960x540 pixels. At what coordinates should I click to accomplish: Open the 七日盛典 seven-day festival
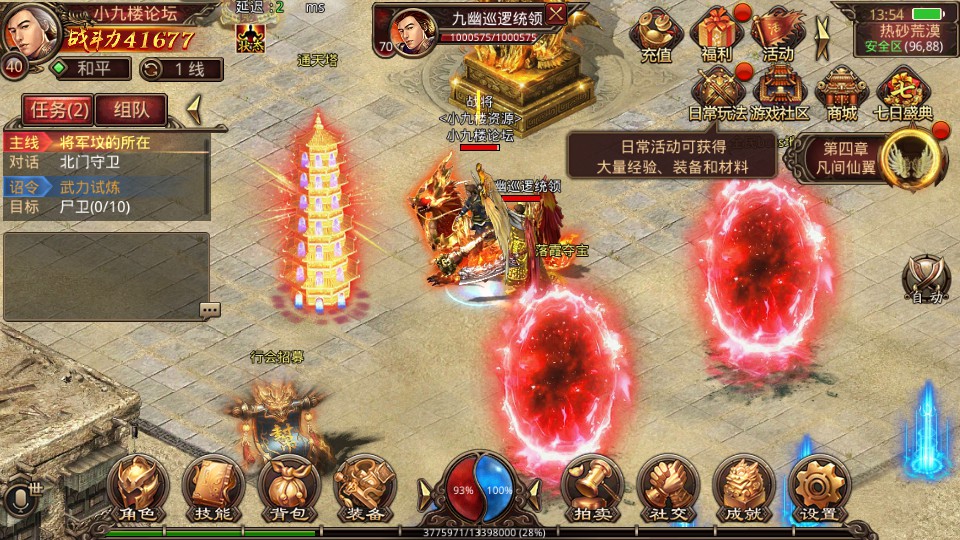904,93
